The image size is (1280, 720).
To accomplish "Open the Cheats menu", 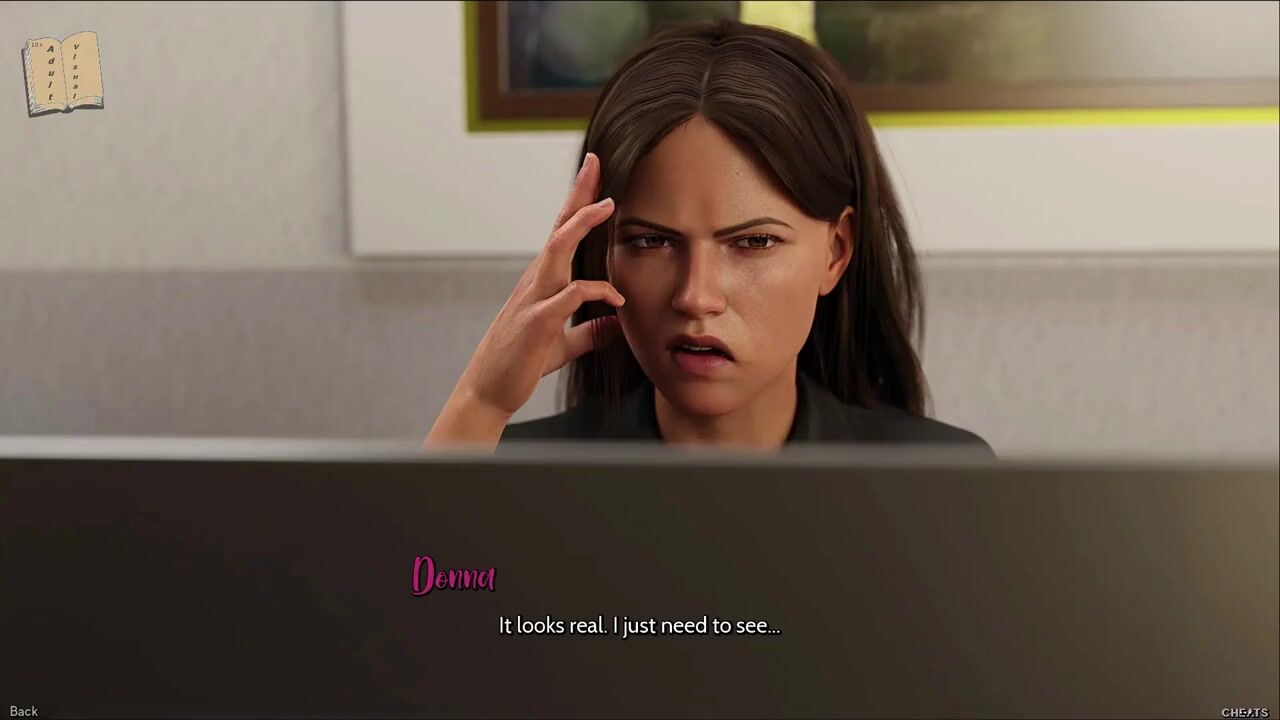I will pyautogui.click(x=1244, y=712).
